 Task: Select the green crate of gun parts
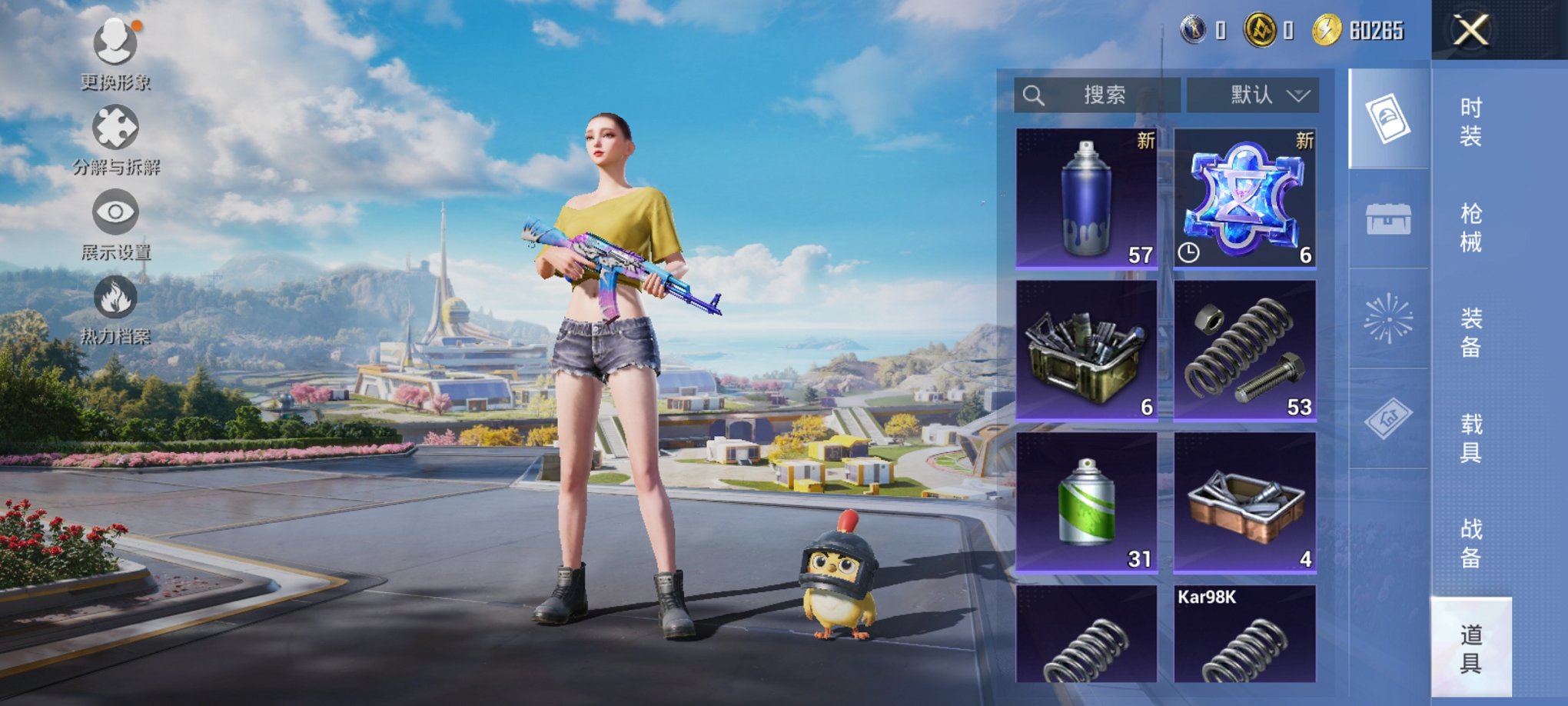[1086, 351]
